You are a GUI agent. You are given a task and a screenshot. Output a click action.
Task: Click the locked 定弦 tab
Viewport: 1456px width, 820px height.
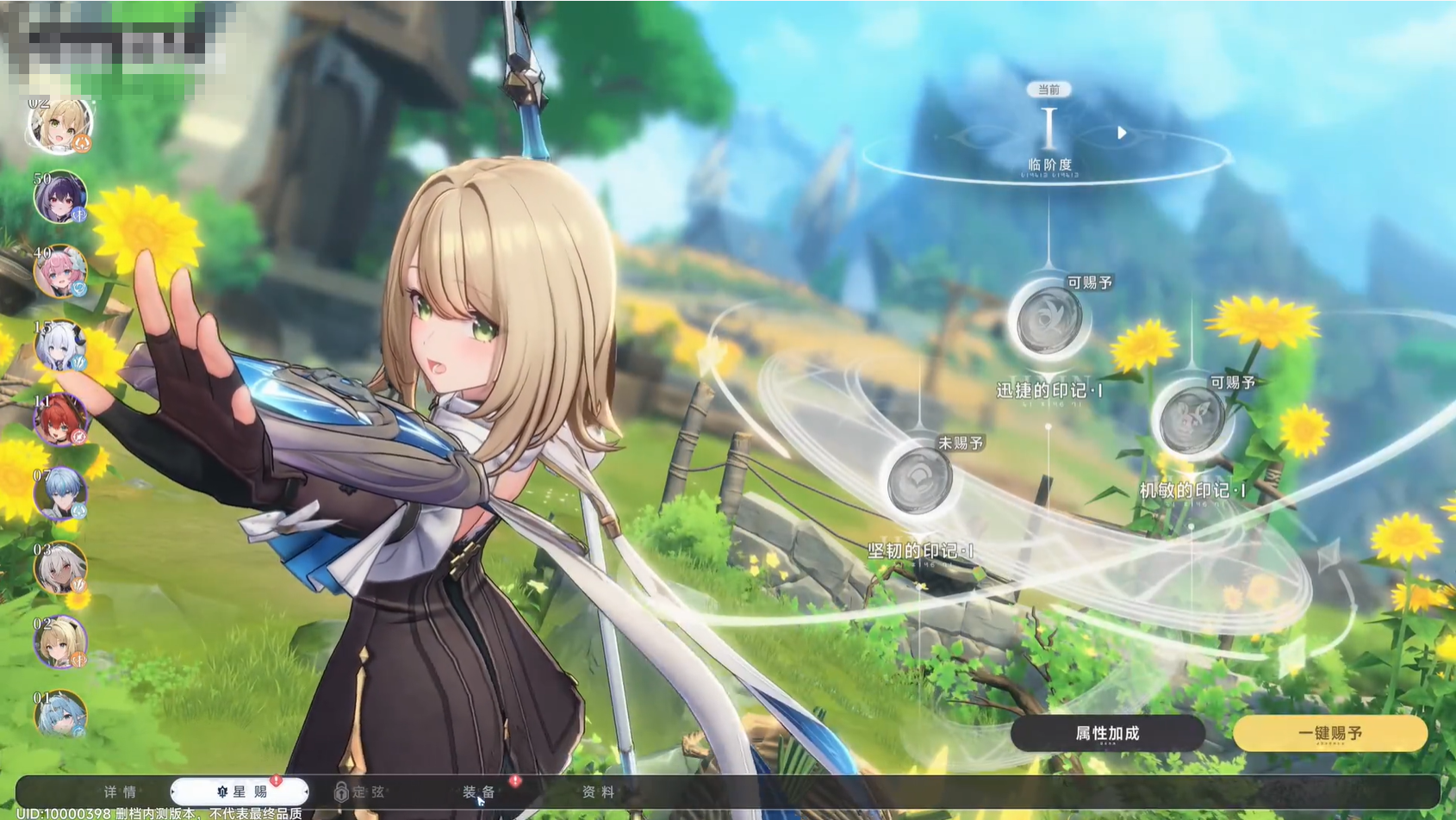point(360,792)
